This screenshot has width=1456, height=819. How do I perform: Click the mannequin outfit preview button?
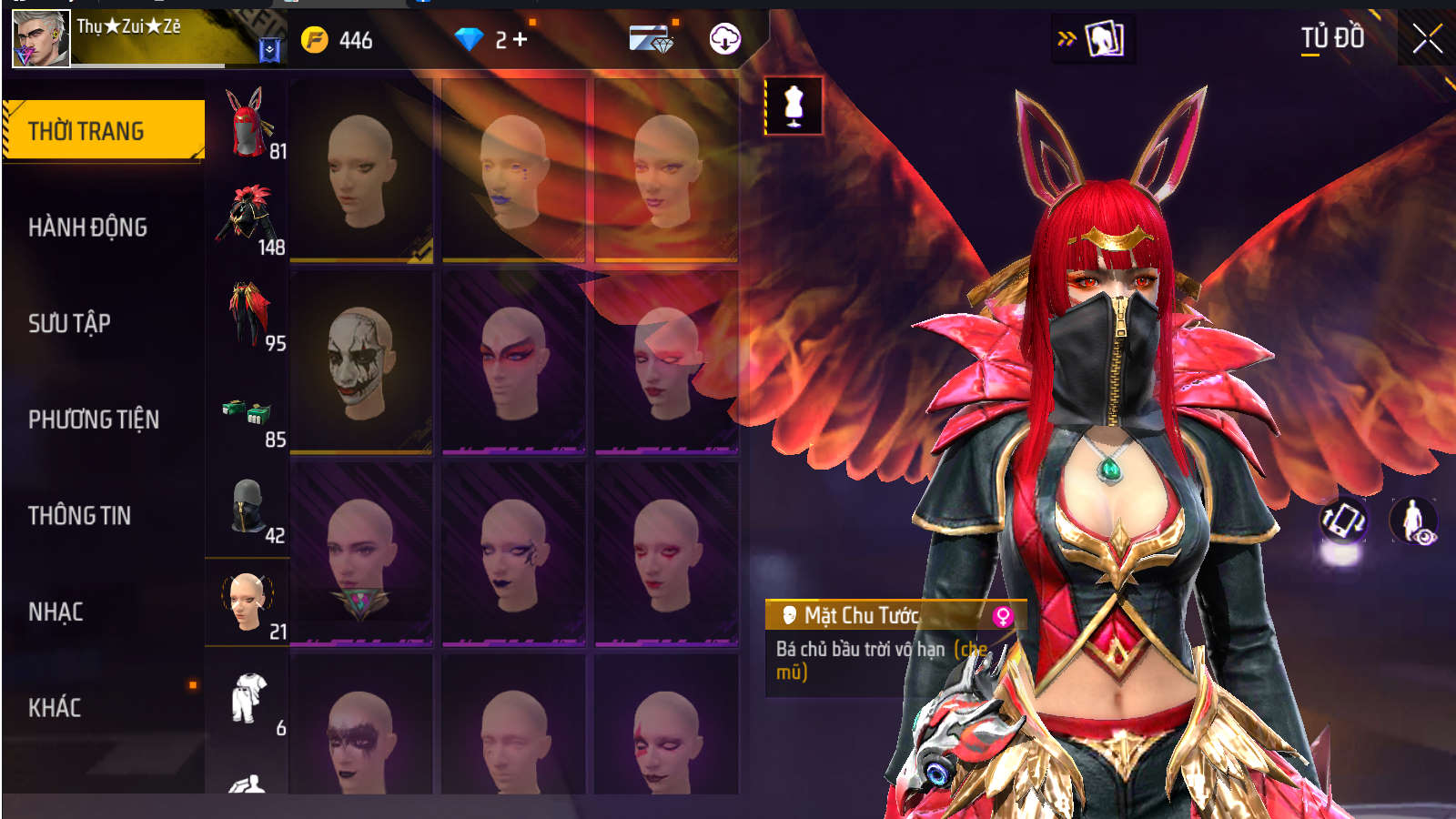pos(794,106)
